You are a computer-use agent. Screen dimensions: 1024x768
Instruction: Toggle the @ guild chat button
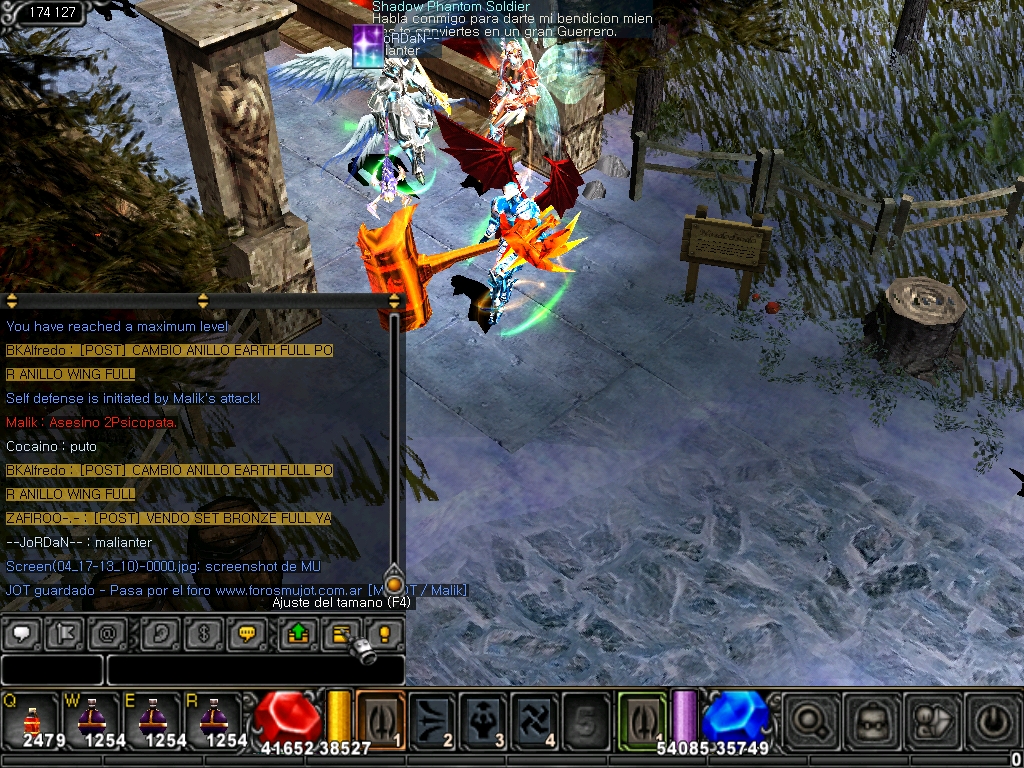coord(105,633)
